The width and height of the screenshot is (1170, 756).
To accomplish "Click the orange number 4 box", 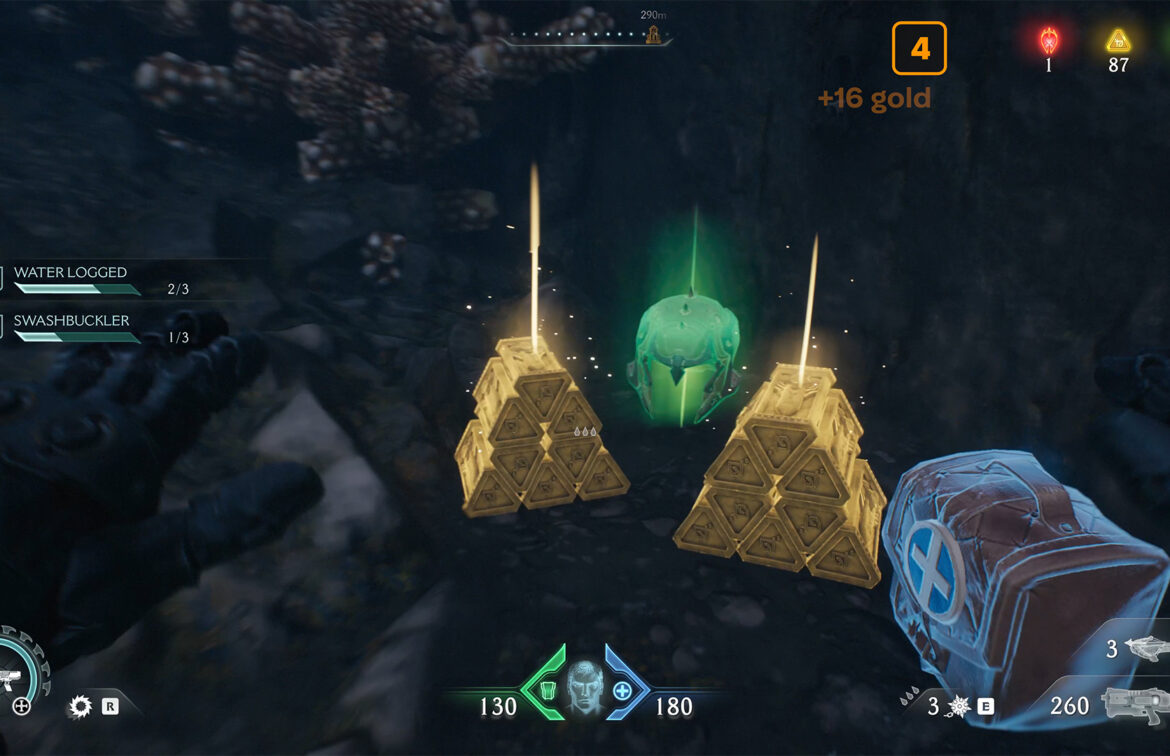I will click(x=919, y=48).
